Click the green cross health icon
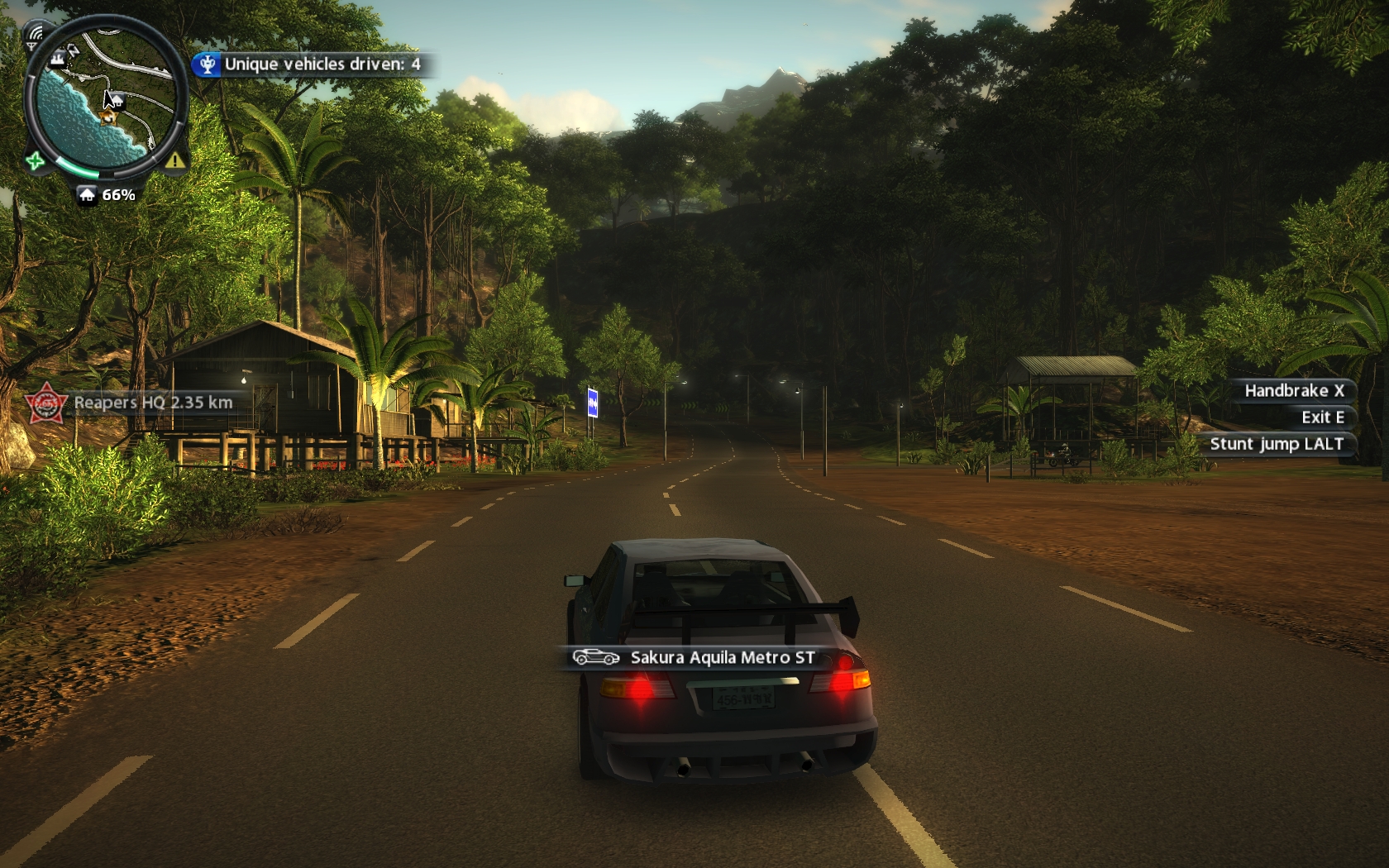1389x868 pixels. point(35,160)
